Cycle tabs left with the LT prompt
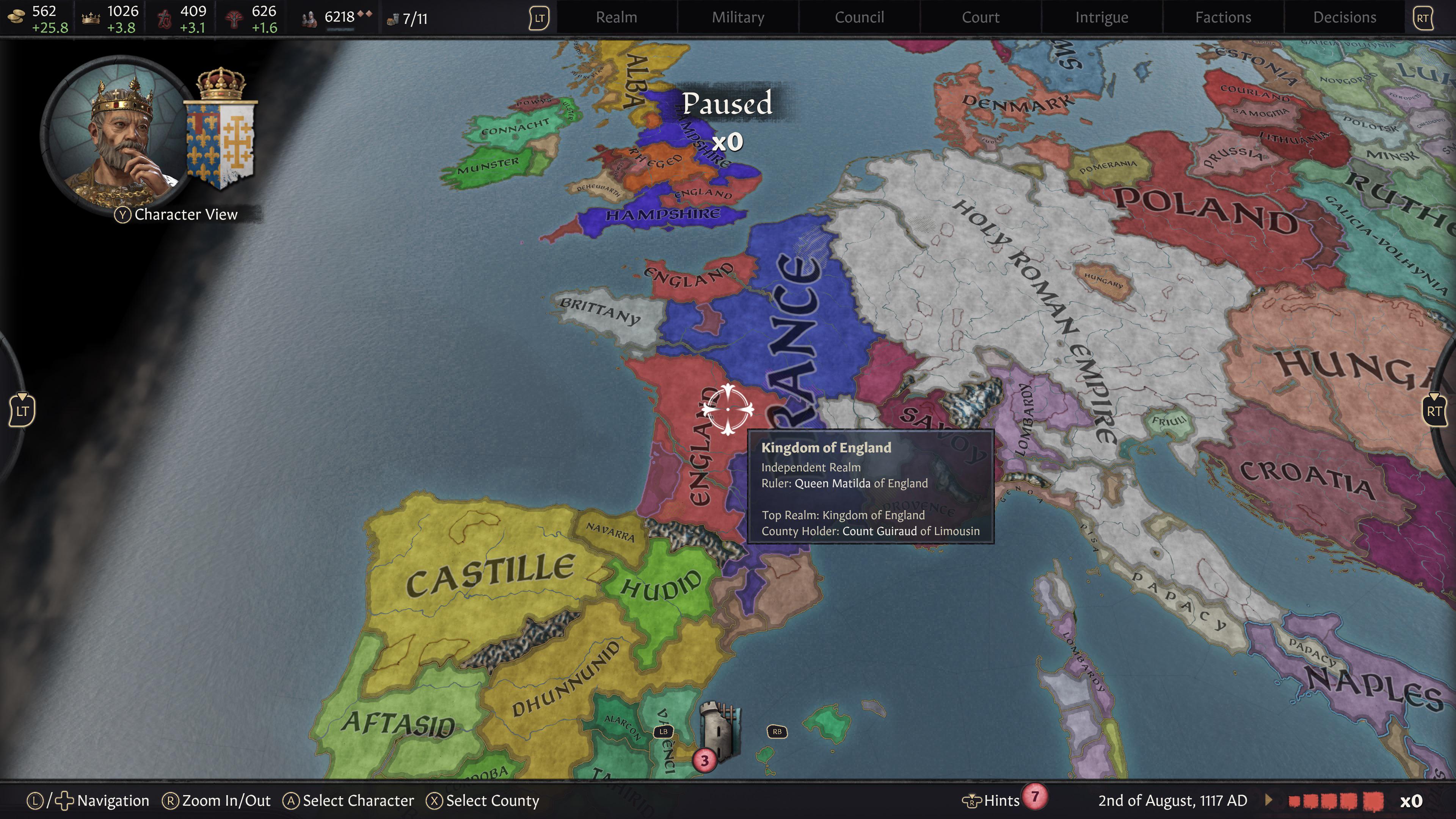This screenshot has height=819, width=1456. pos(540,17)
